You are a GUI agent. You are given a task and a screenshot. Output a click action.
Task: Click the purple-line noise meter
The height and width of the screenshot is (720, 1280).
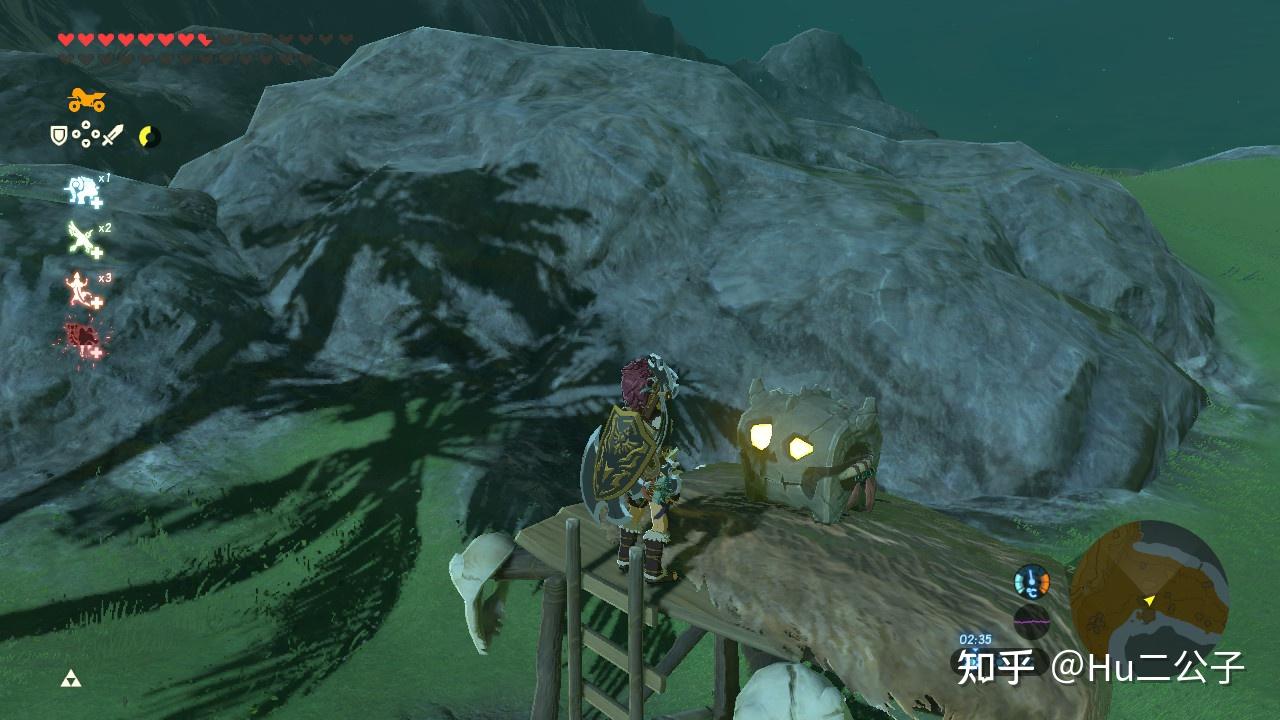click(1031, 622)
